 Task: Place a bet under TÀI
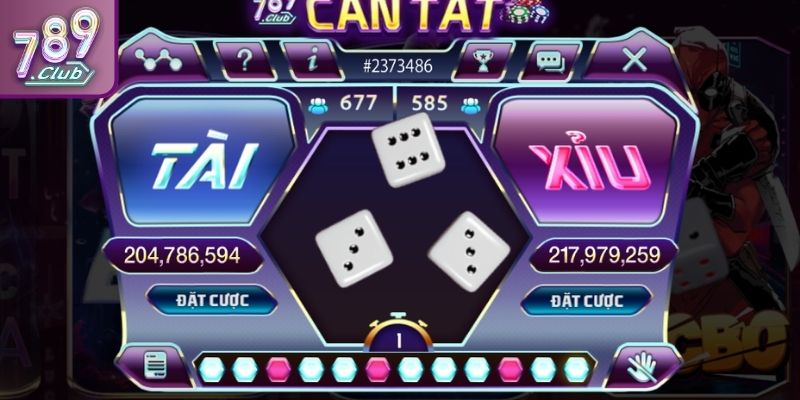point(200,299)
